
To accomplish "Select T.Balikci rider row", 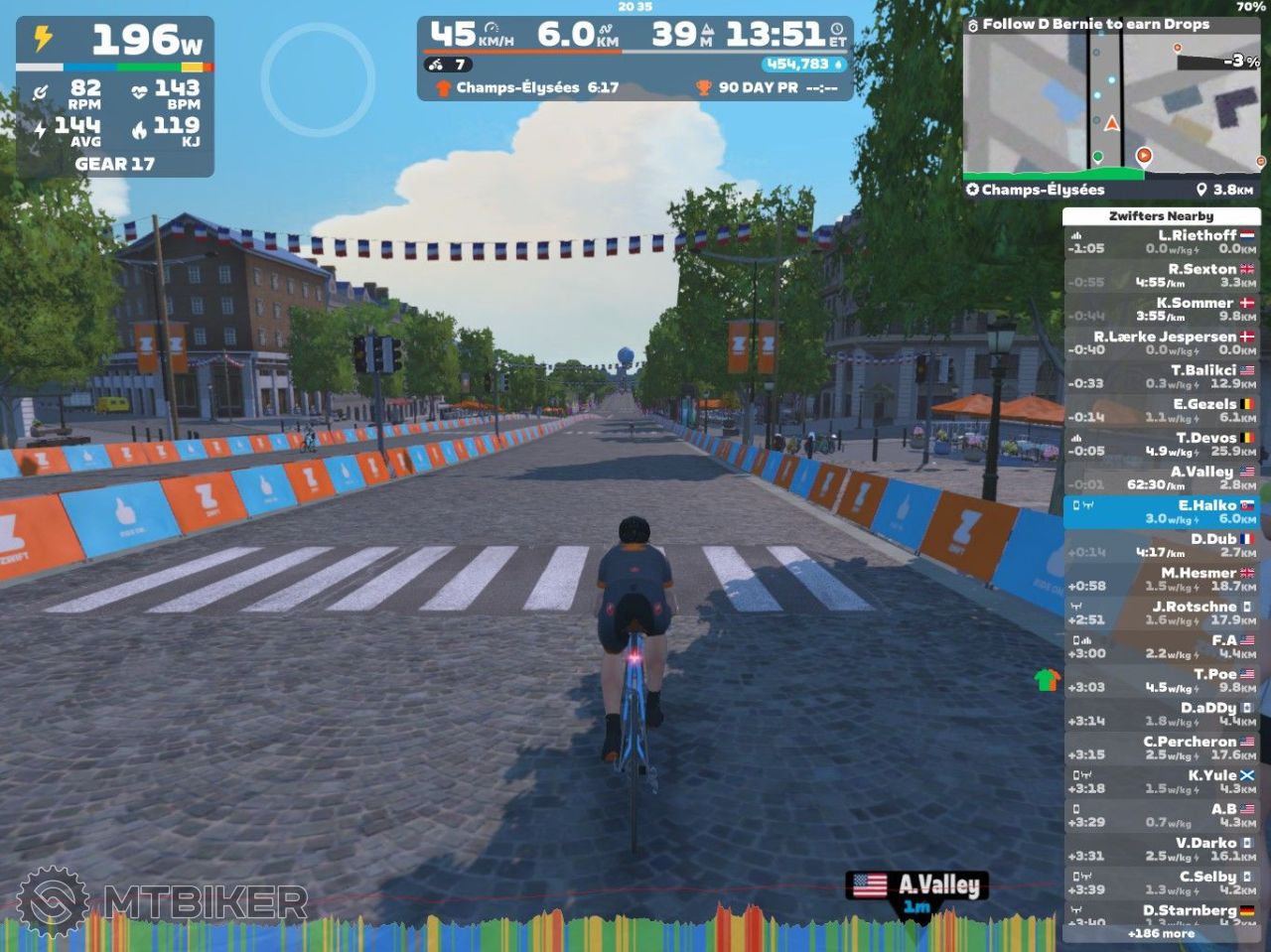I will pyautogui.click(x=1161, y=377).
